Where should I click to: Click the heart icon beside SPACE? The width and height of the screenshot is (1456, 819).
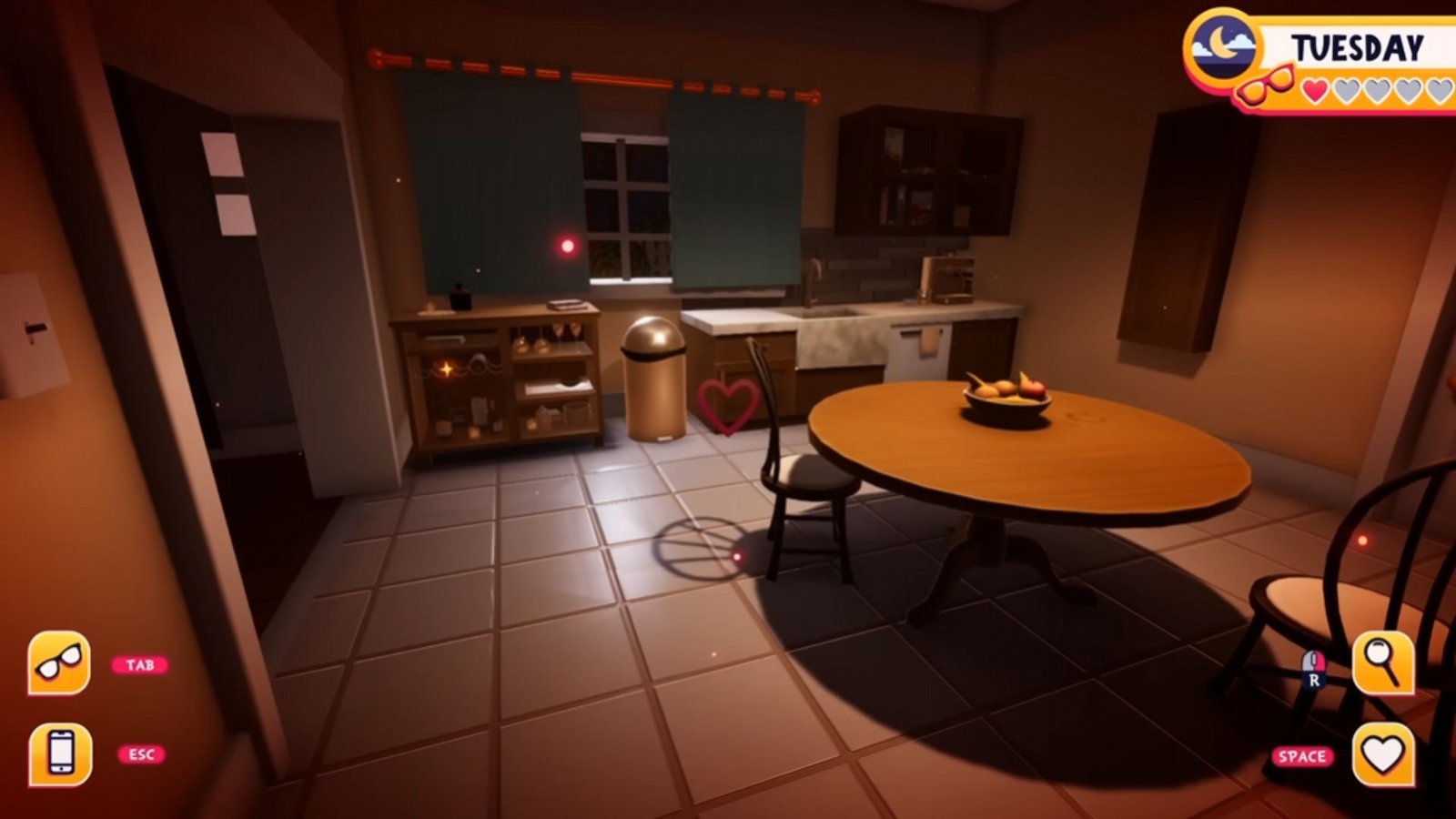[1383, 753]
